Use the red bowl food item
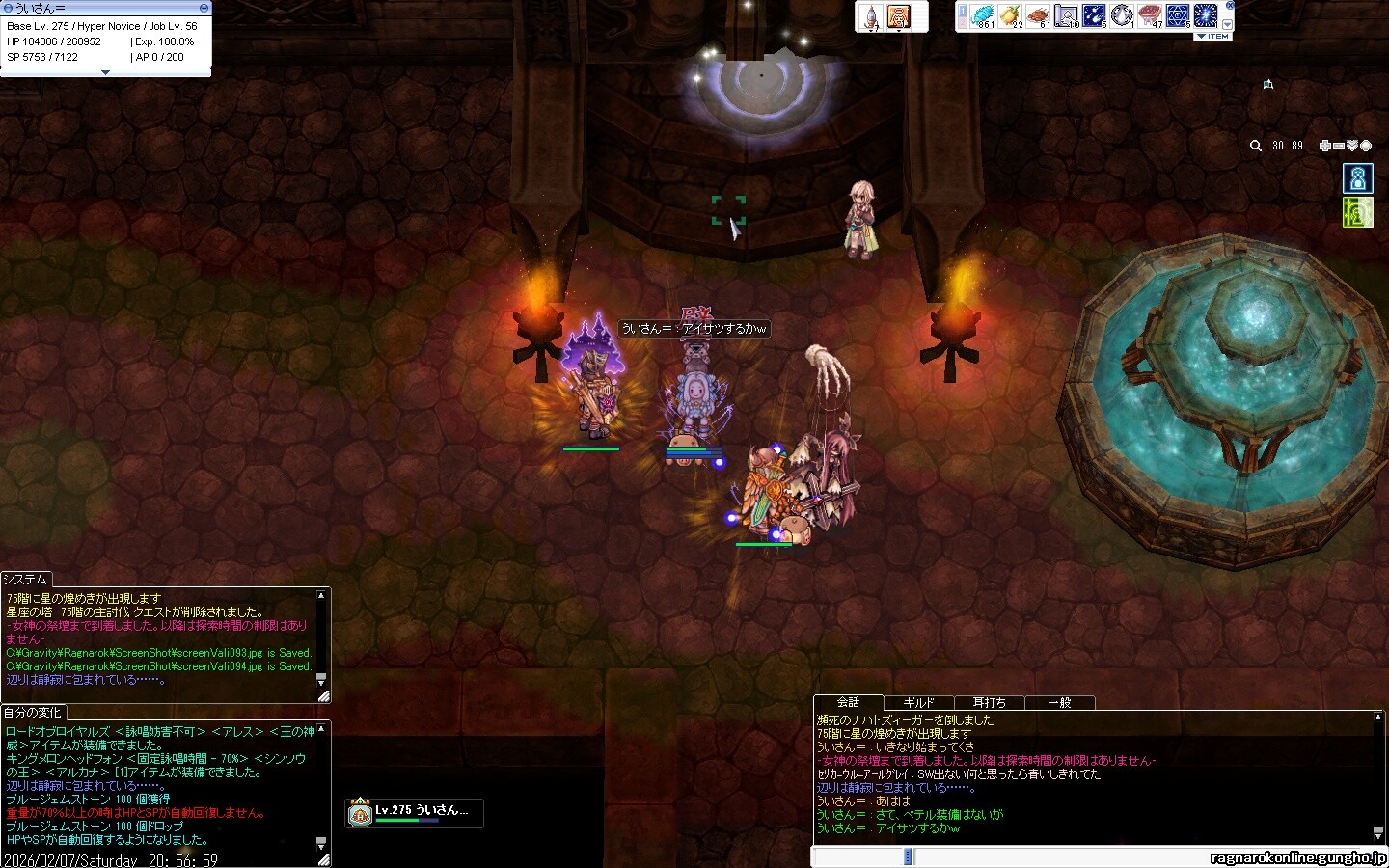 pos(1150,15)
